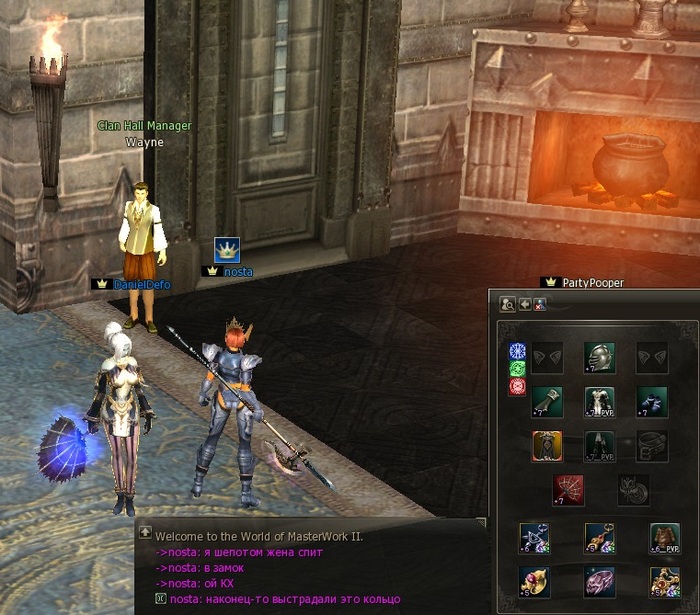The height and width of the screenshot is (615, 700).
Task: Click the +6 earring jewelry slot
Action: pyautogui.click(x=533, y=538)
